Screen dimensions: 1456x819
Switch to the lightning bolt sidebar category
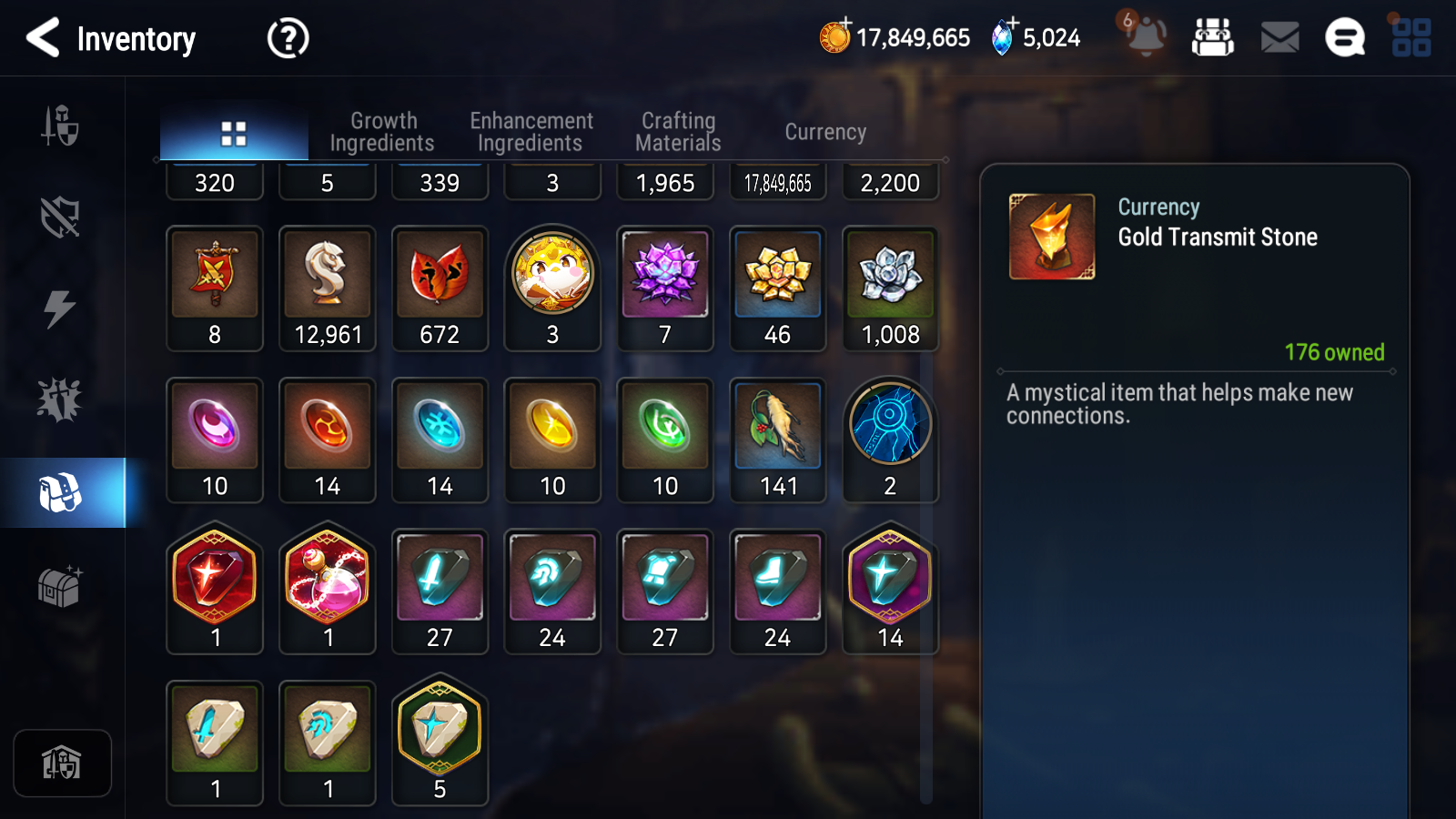pyautogui.click(x=60, y=308)
